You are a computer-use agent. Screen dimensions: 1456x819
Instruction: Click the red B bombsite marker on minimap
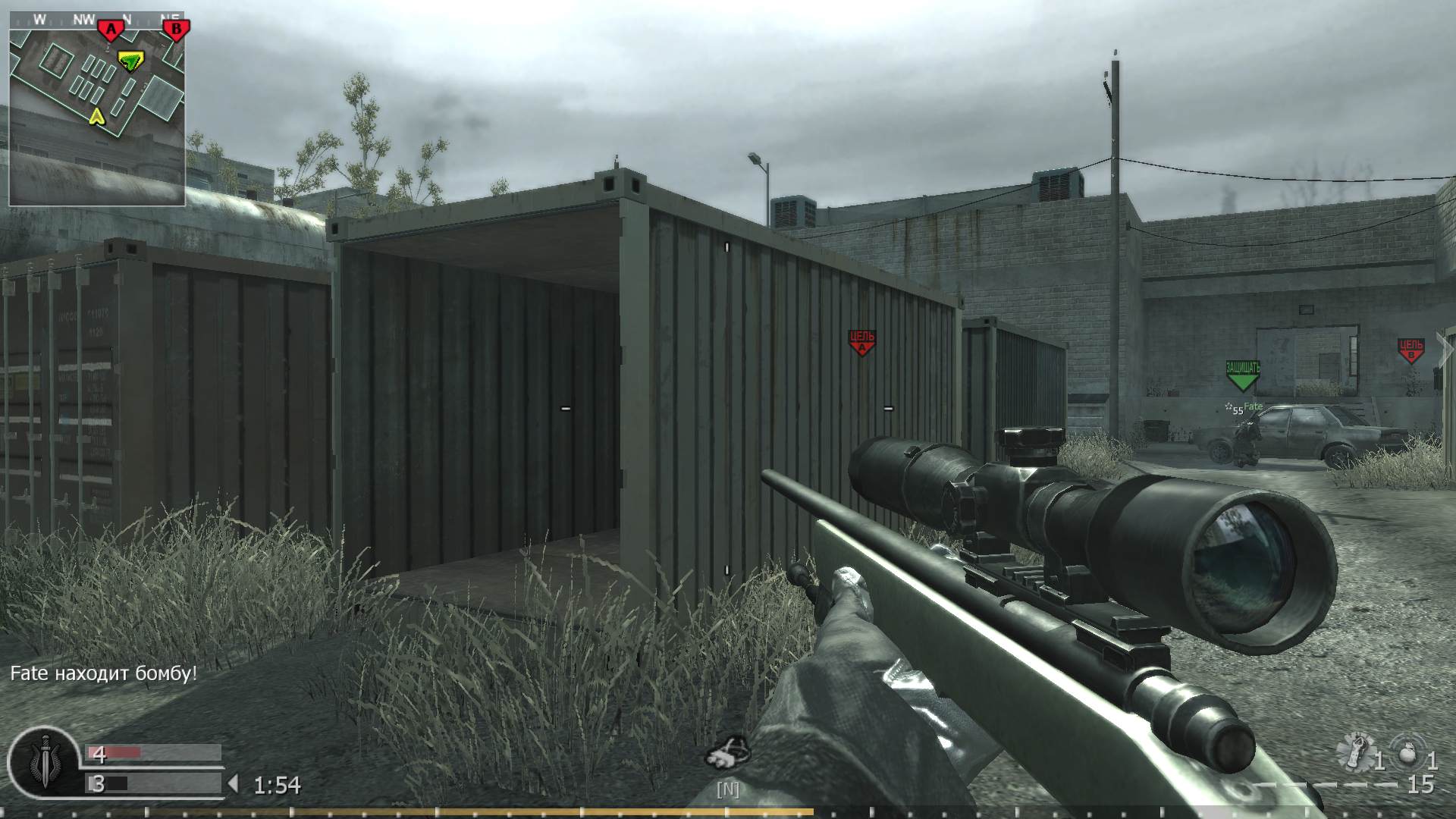[x=174, y=28]
